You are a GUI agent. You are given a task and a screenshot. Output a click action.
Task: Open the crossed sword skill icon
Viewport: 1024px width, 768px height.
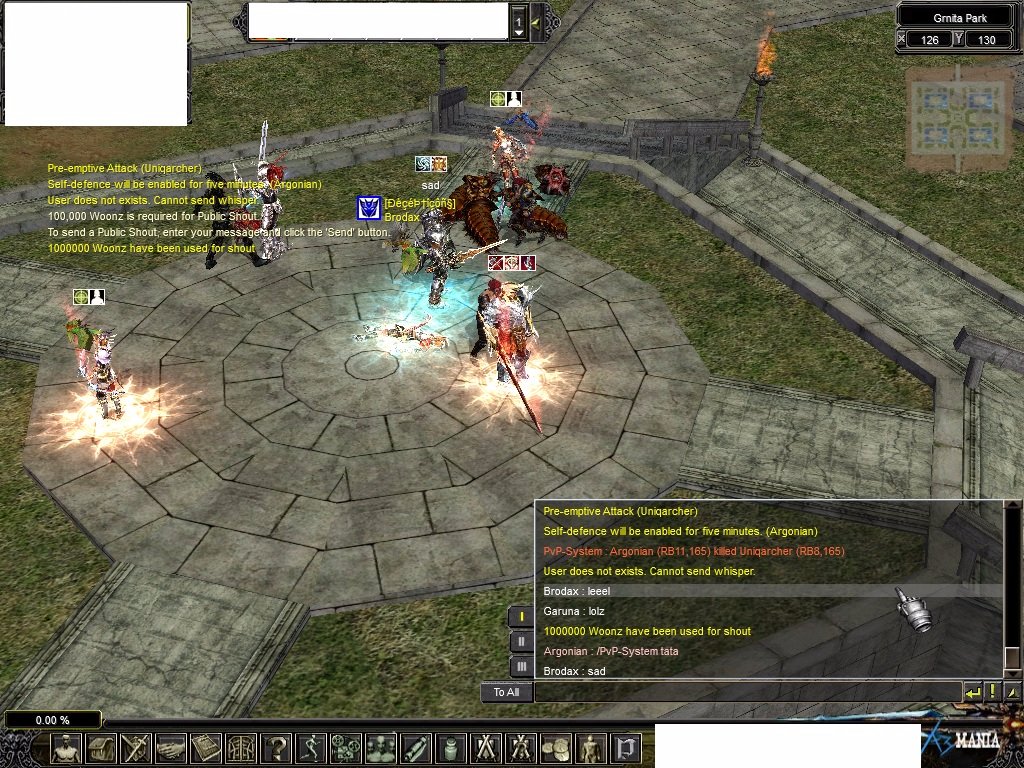click(x=136, y=747)
